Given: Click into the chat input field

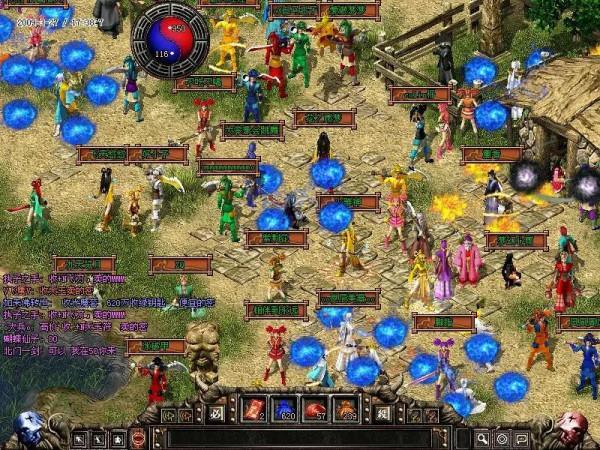Looking at the screenshot, I should tap(300, 438).
